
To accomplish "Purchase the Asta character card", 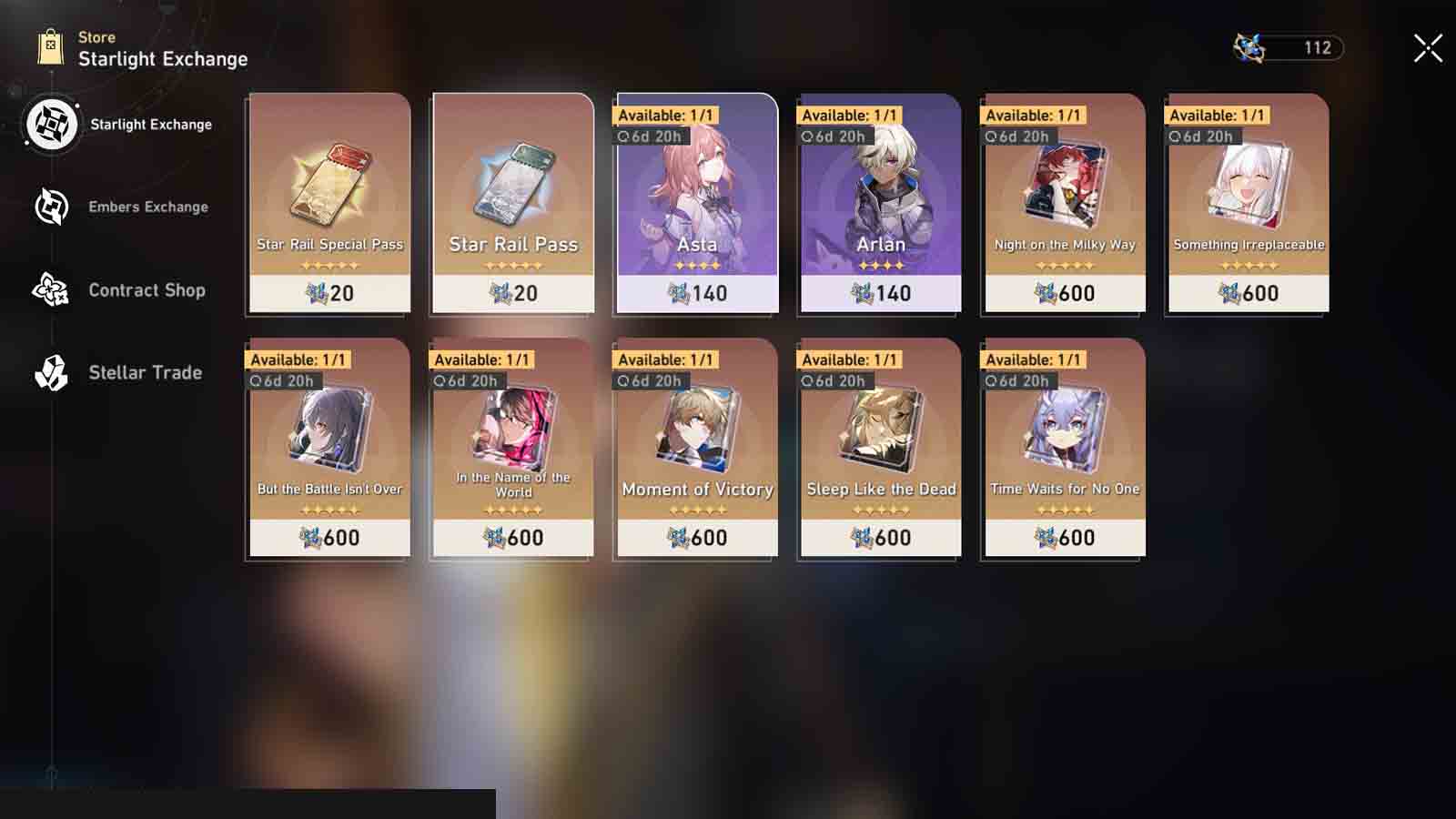I will 696,205.
